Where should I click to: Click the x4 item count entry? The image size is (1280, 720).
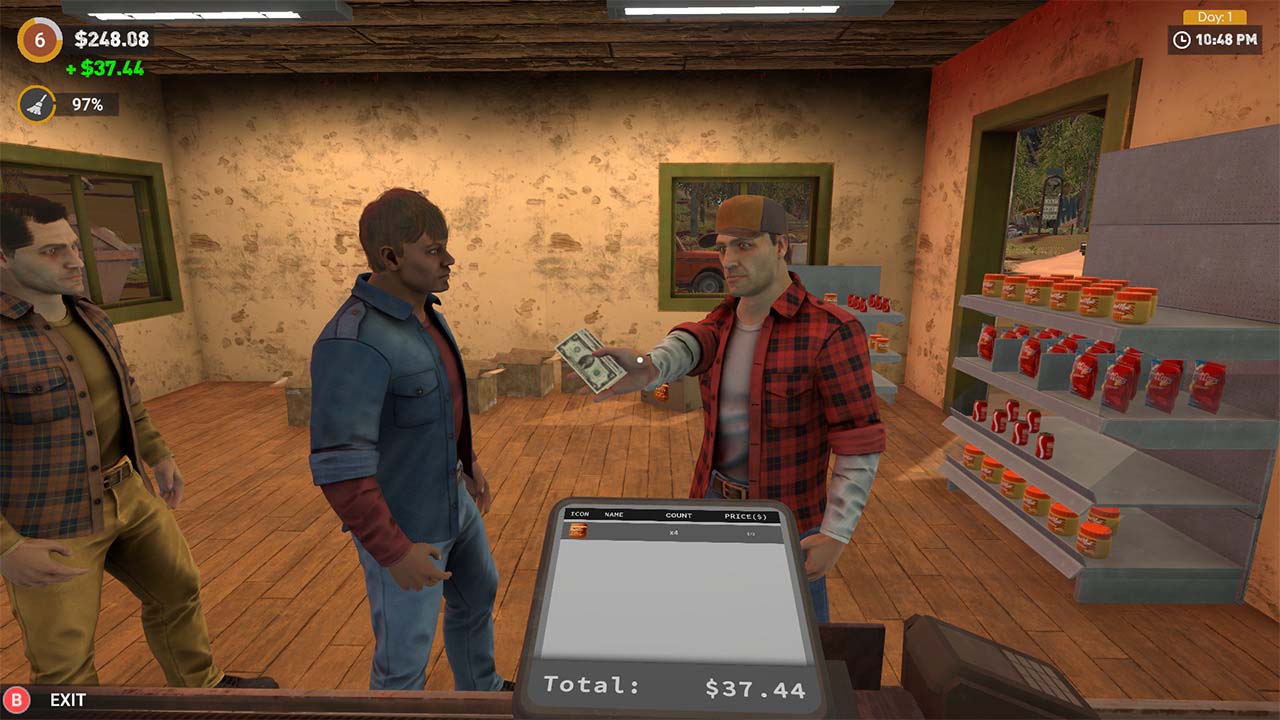[673, 533]
